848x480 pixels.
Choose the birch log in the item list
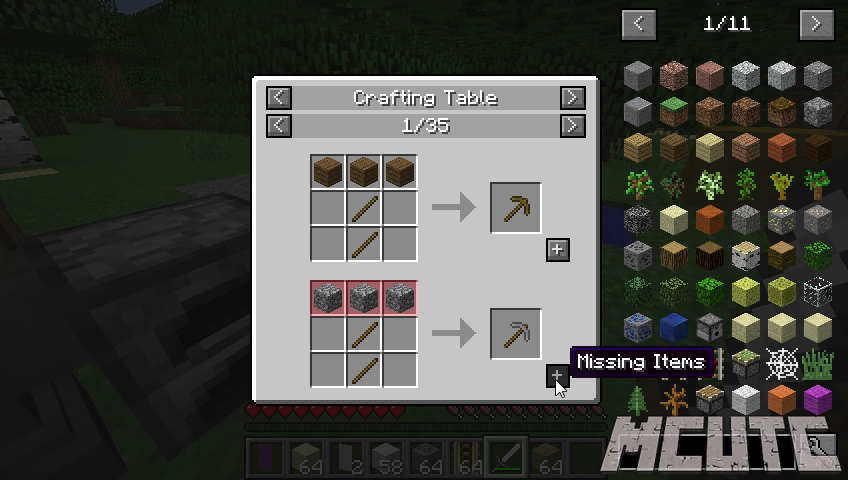pos(746,255)
